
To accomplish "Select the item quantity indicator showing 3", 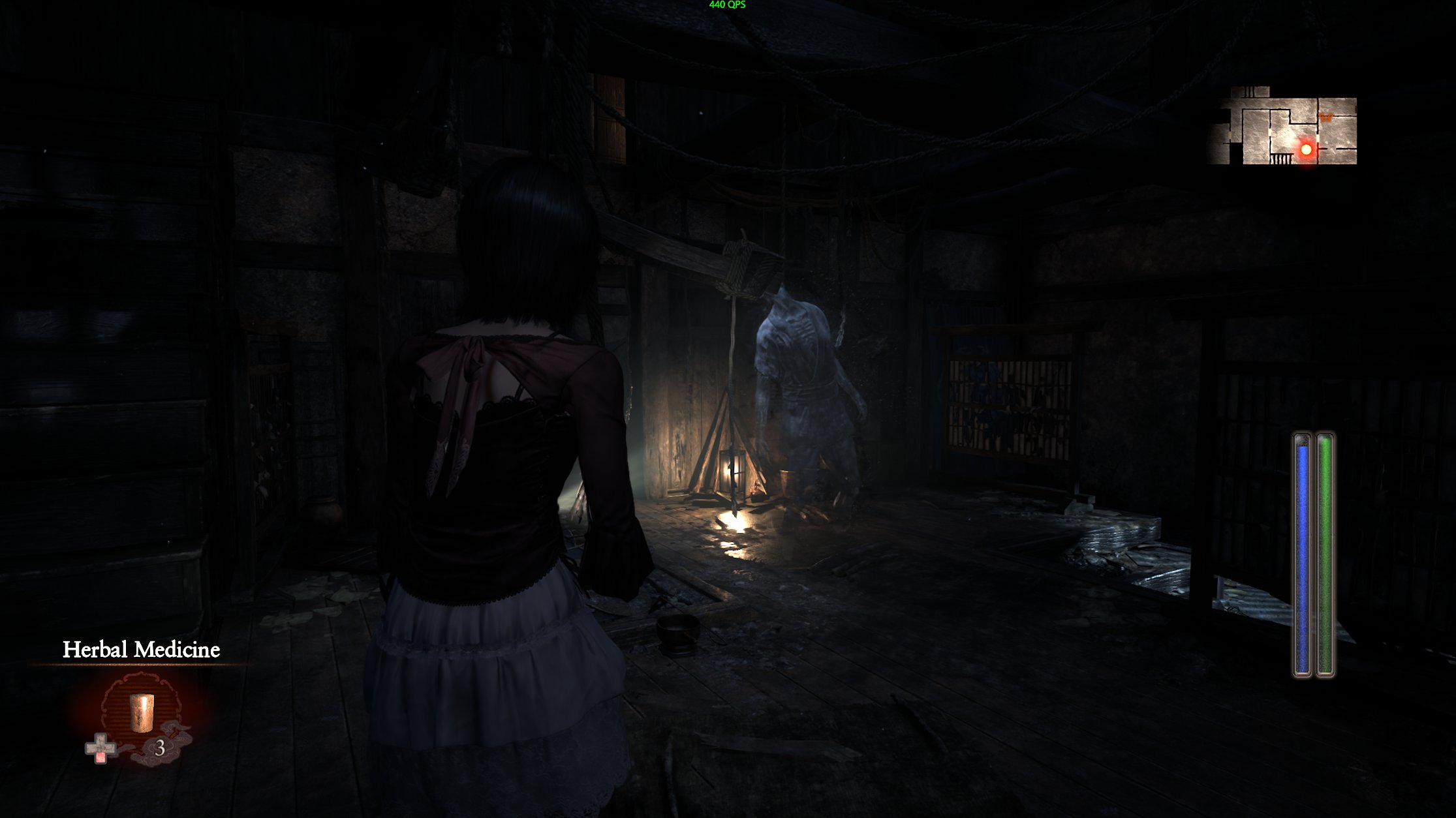I will point(160,748).
